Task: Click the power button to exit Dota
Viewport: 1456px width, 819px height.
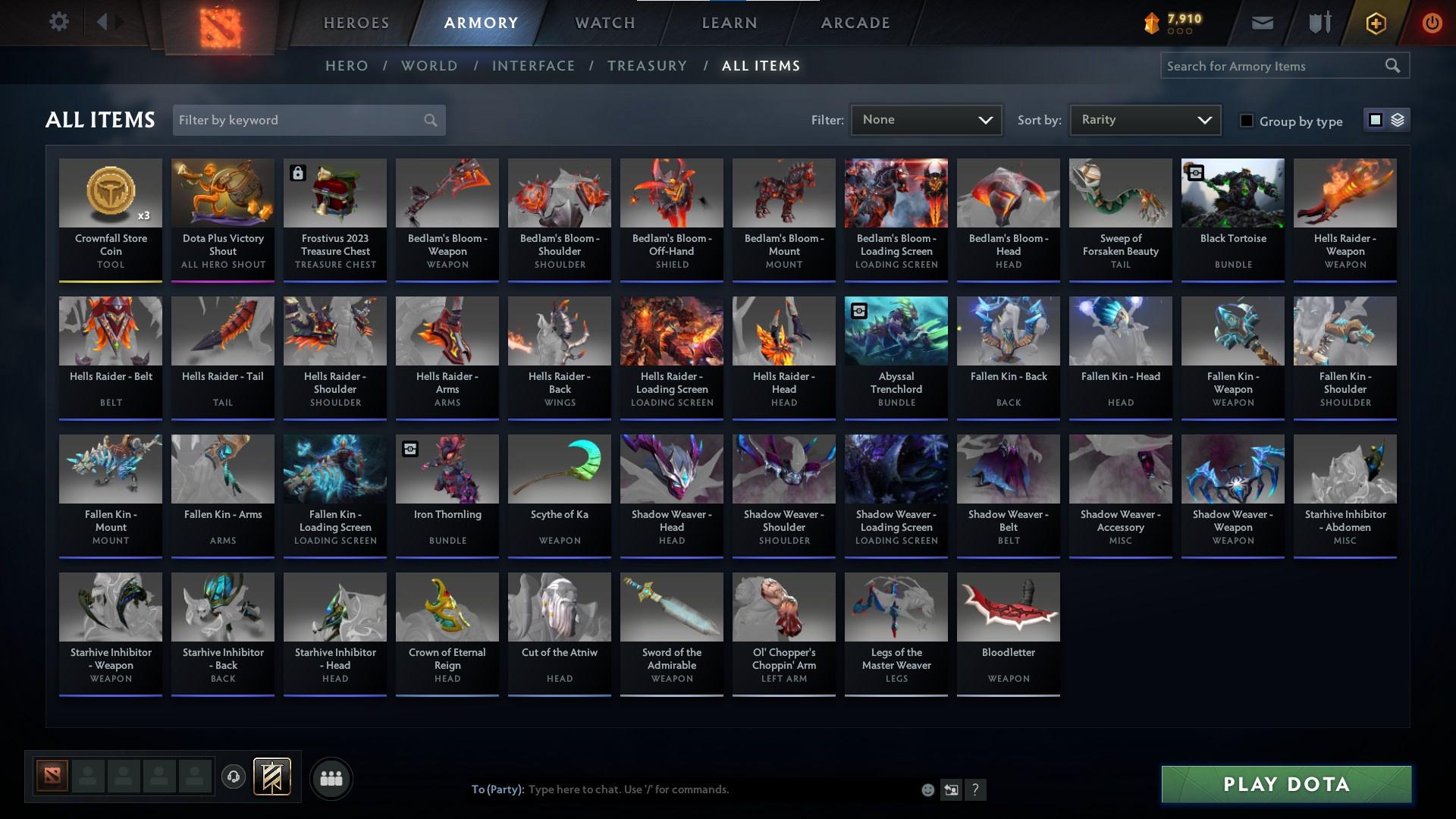Action: 1432,22
